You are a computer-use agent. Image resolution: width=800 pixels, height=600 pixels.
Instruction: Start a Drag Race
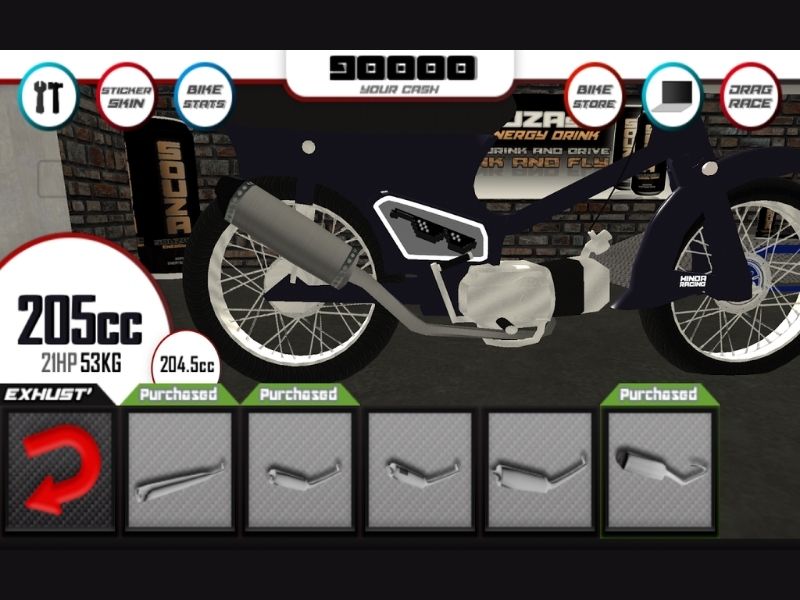(x=750, y=96)
